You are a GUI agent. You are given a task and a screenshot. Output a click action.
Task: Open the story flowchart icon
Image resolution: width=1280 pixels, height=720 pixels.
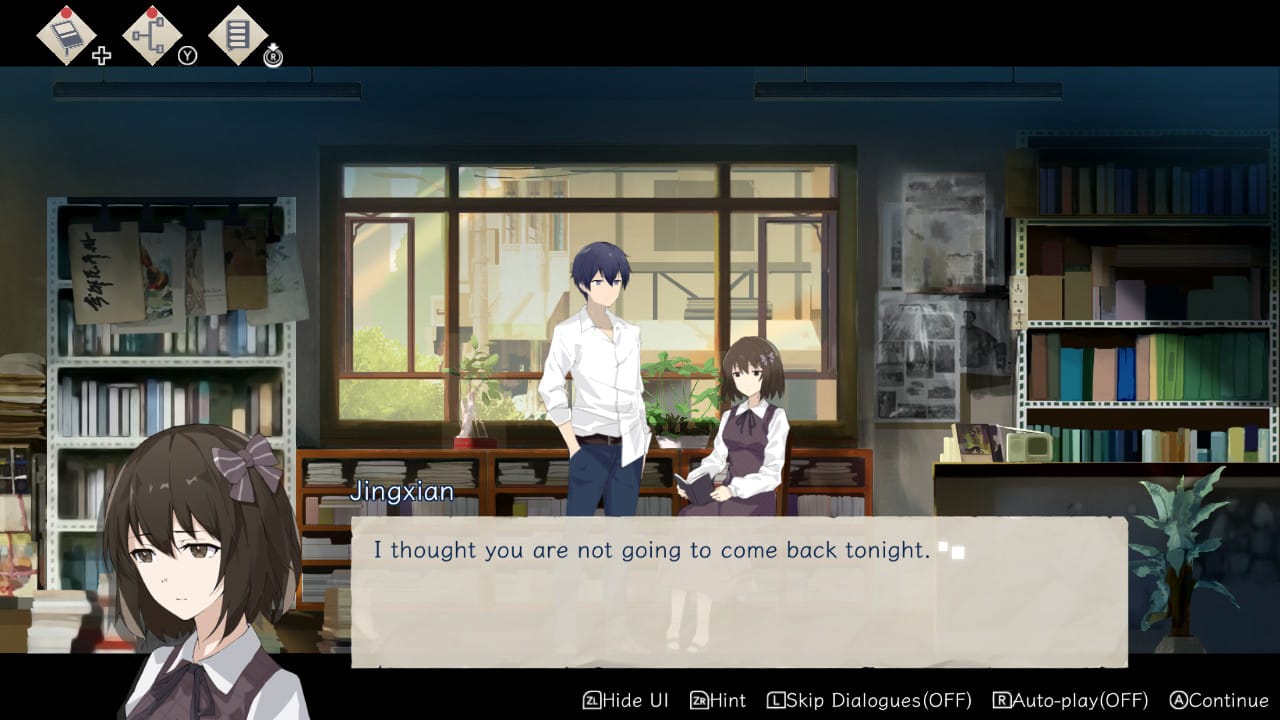[152, 36]
